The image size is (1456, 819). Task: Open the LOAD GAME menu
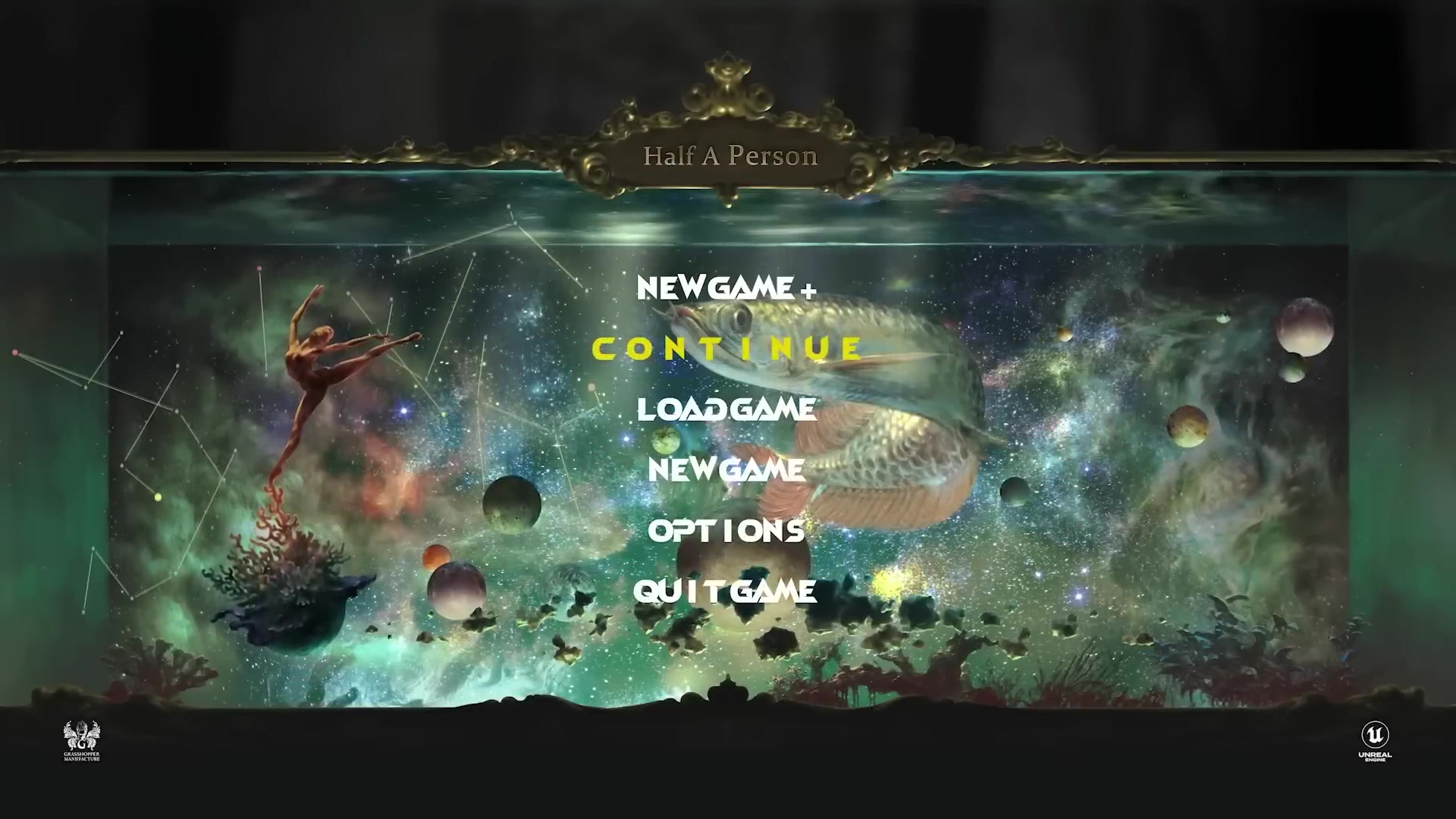click(726, 409)
